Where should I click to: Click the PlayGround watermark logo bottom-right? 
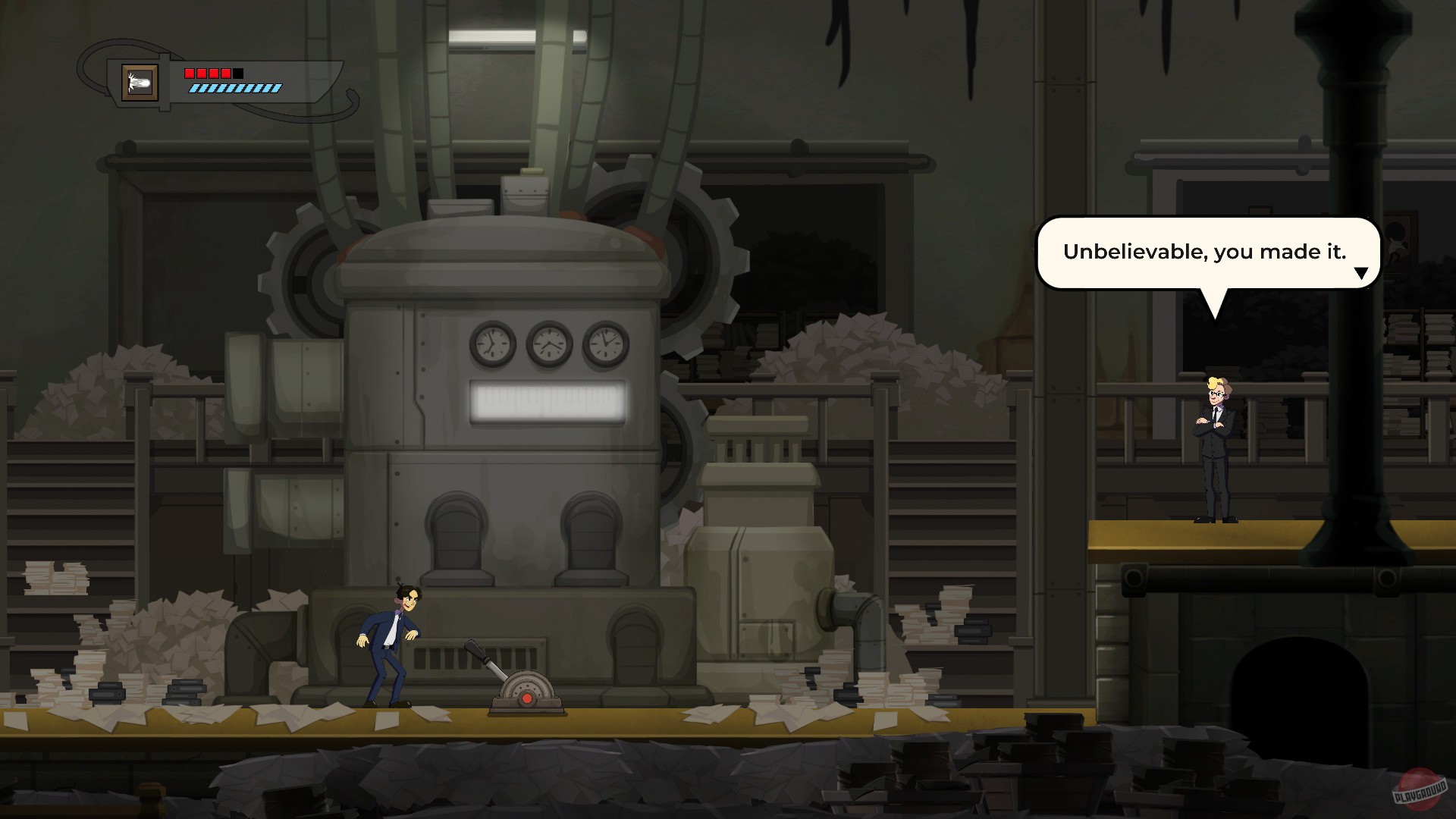point(1420,789)
